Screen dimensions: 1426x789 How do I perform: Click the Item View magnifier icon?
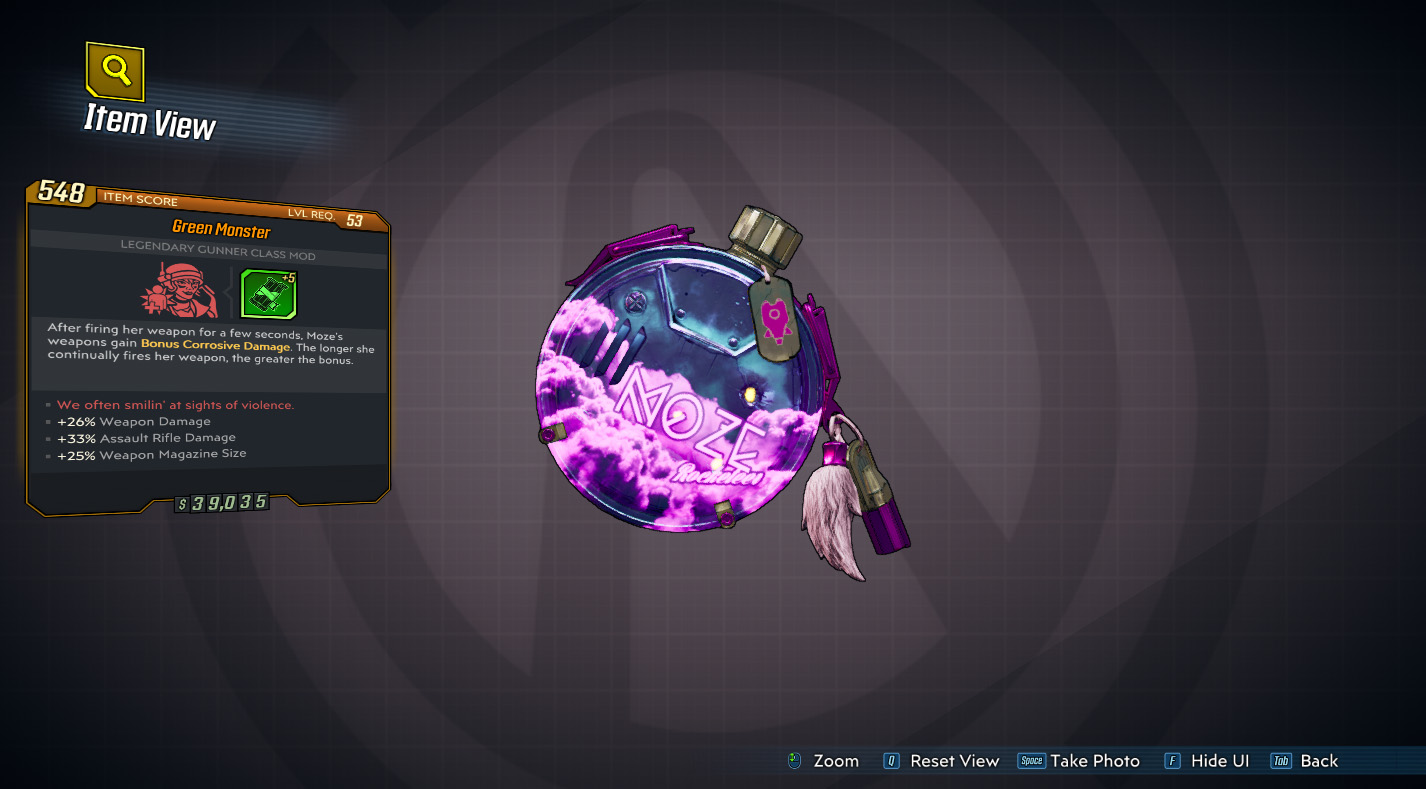(113, 73)
